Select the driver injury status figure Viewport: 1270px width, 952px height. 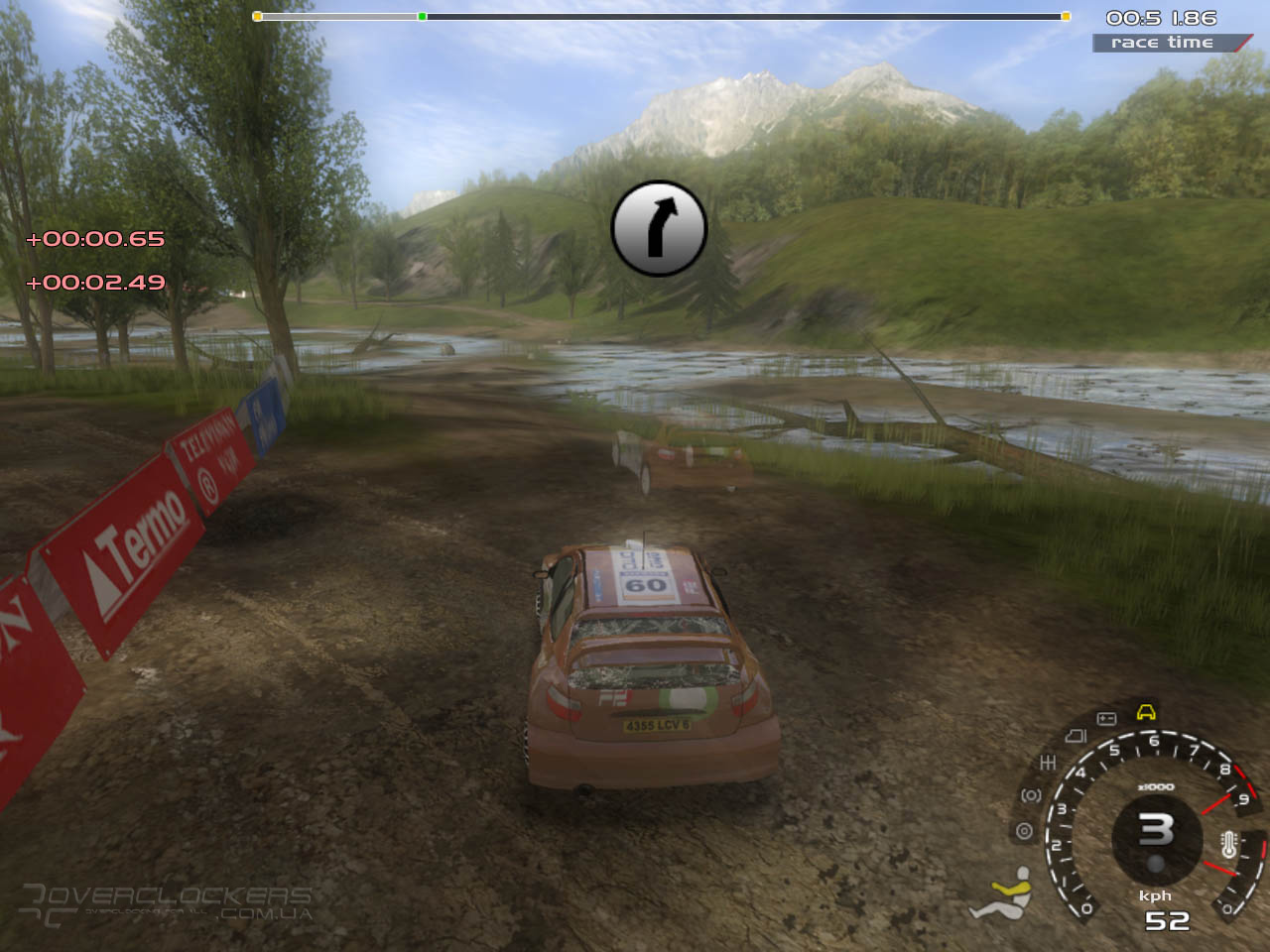click(x=1002, y=893)
